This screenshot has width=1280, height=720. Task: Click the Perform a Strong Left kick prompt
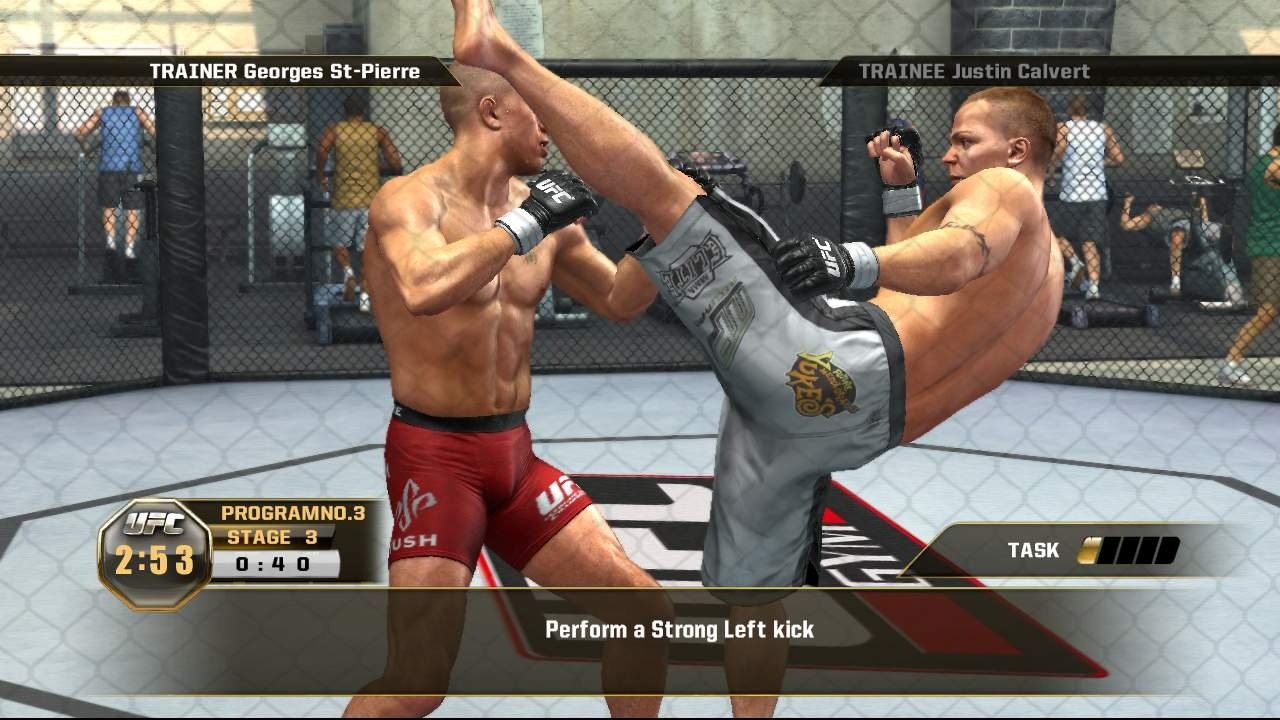[678, 630]
